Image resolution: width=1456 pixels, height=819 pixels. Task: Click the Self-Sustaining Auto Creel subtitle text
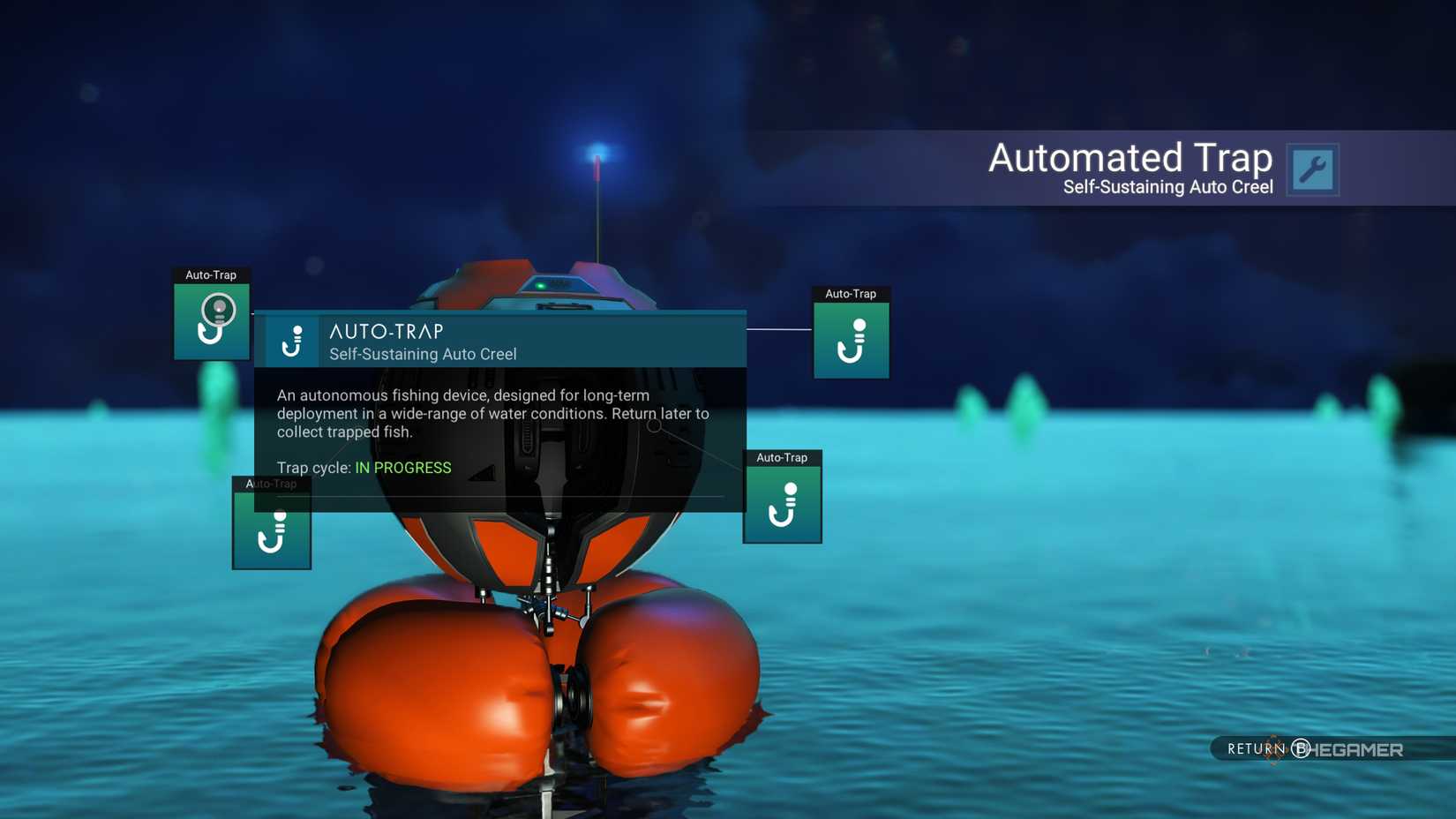(1167, 187)
